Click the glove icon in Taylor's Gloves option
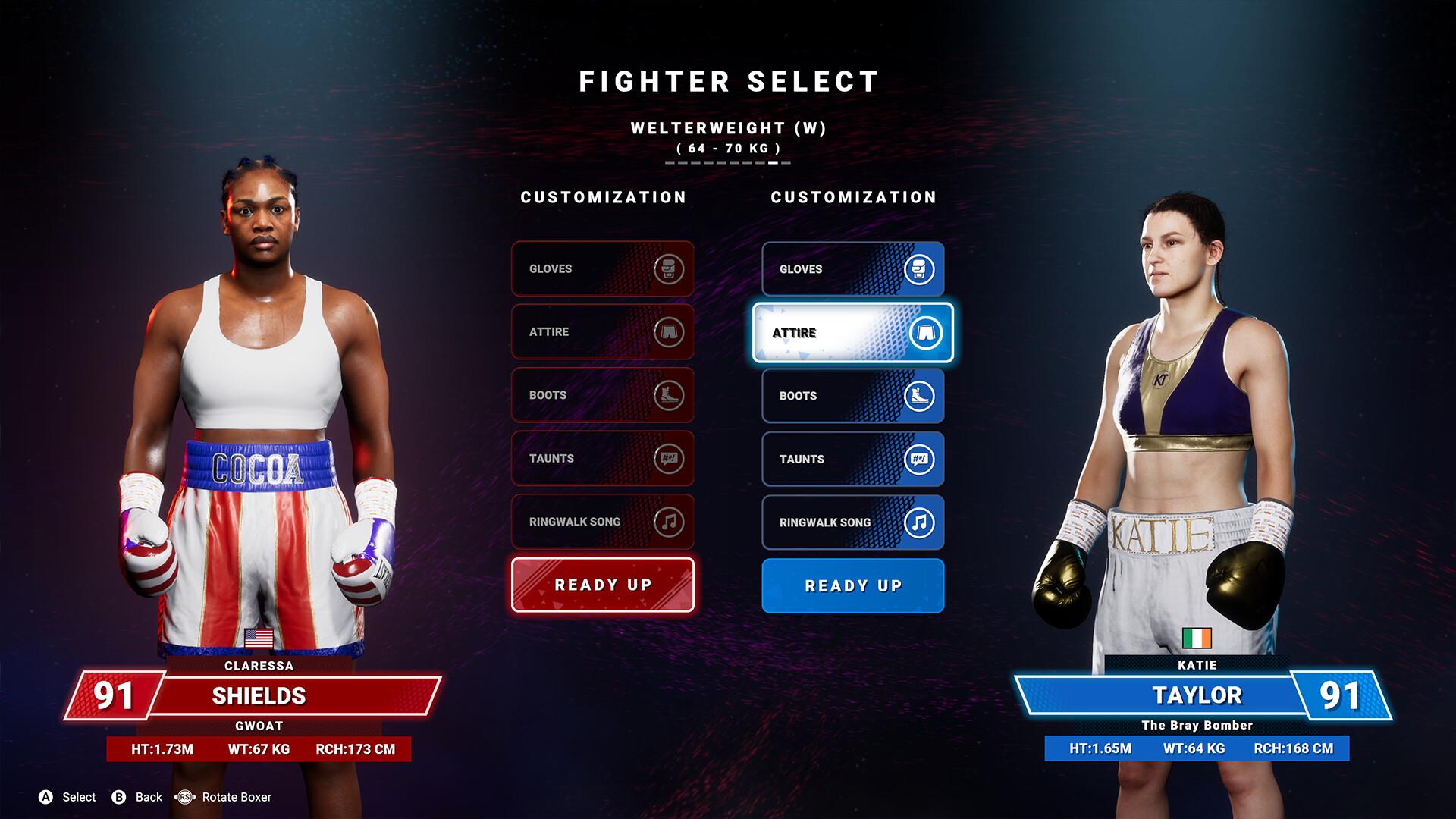Image resolution: width=1456 pixels, height=819 pixels. [x=918, y=269]
